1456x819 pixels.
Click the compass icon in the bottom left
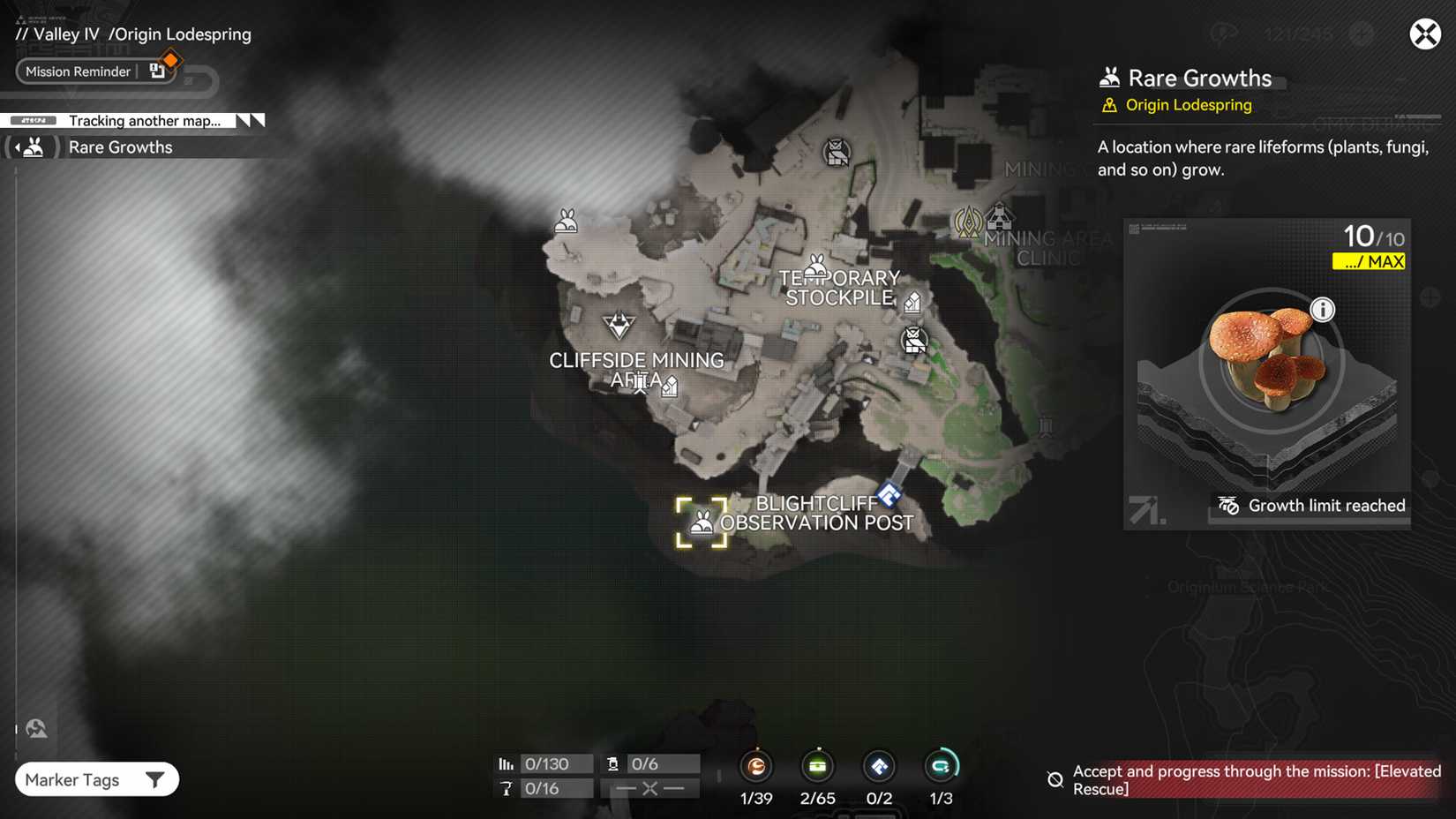pyautogui.click(x=36, y=727)
